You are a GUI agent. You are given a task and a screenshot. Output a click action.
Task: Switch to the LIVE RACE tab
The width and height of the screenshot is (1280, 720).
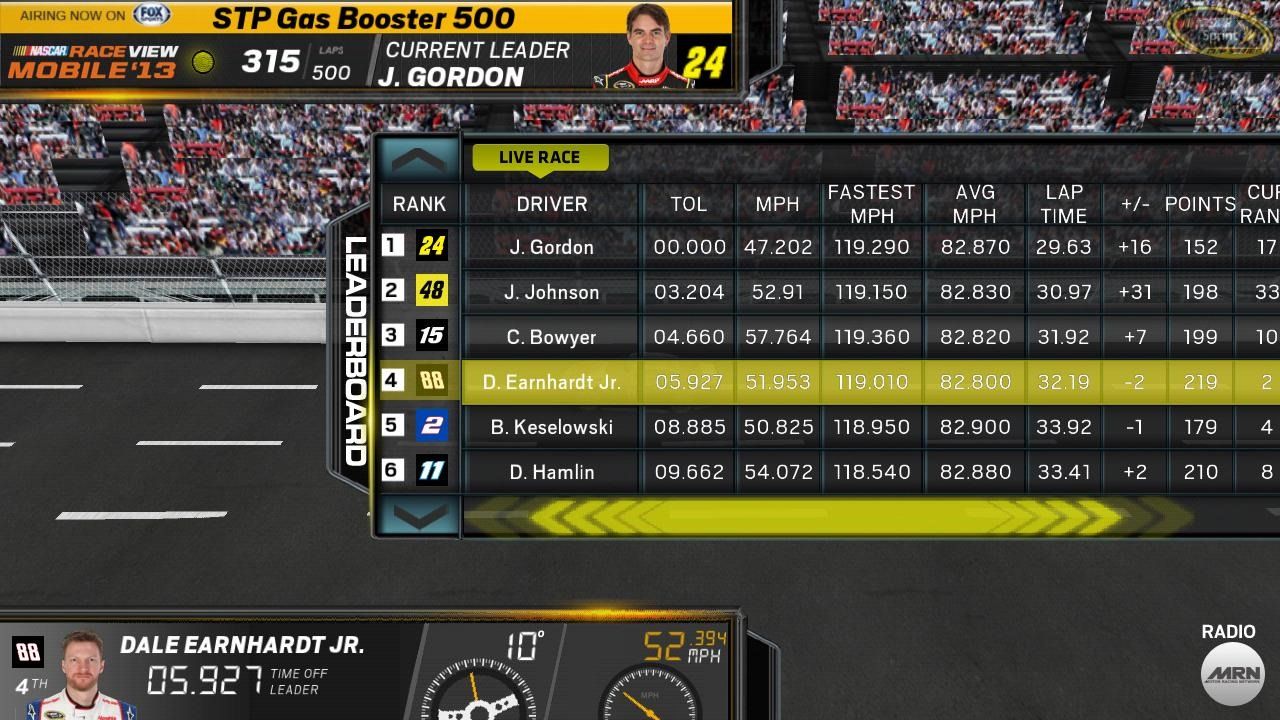[540, 157]
